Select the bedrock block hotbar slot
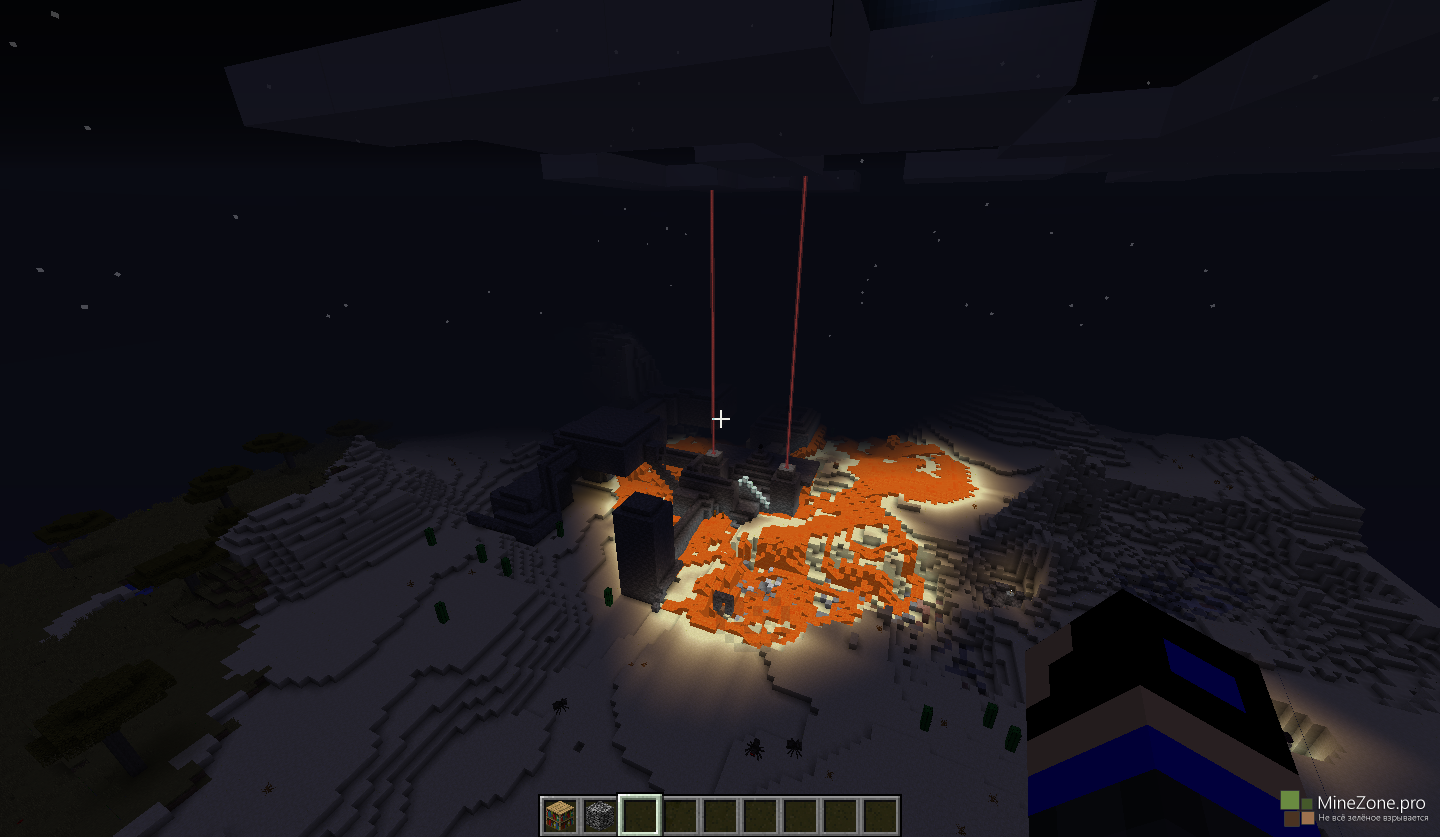1440x837 pixels. coord(600,815)
